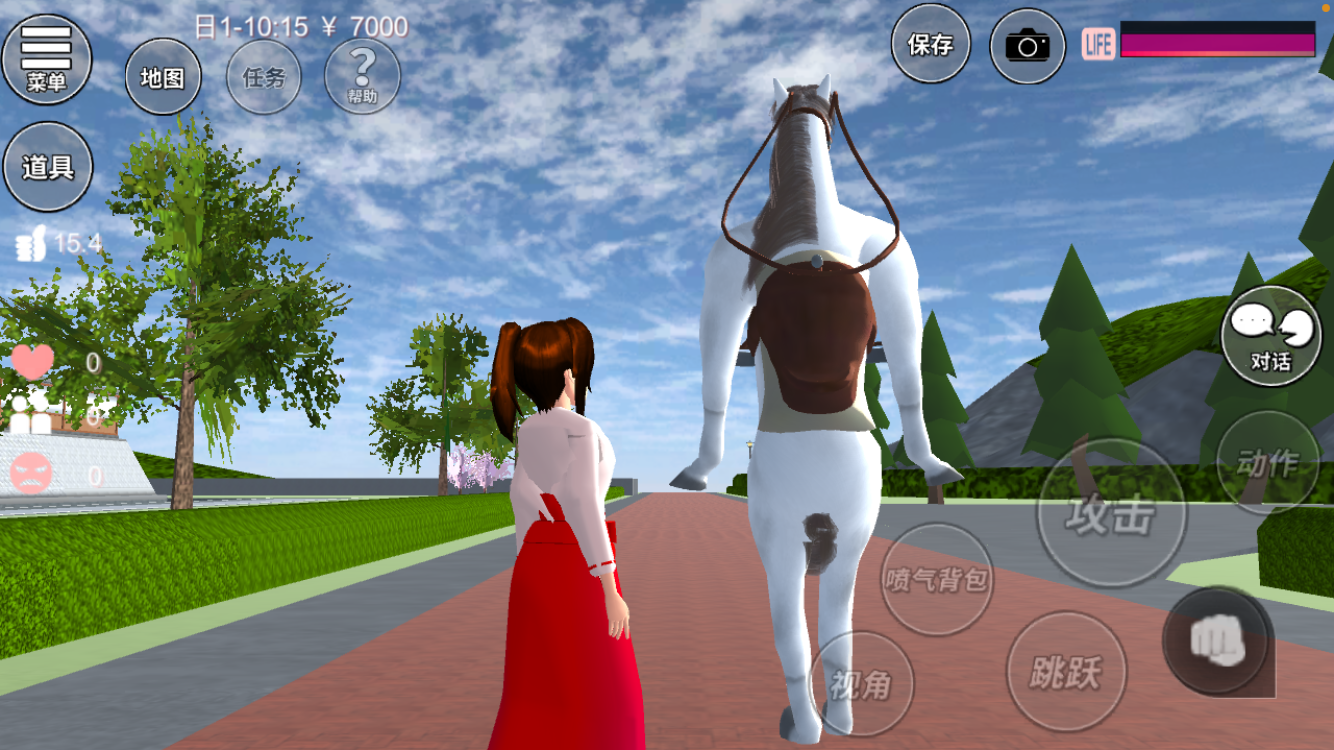Switch camera with 视角 button
Screen dimensions: 1334x750
[860, 683]
